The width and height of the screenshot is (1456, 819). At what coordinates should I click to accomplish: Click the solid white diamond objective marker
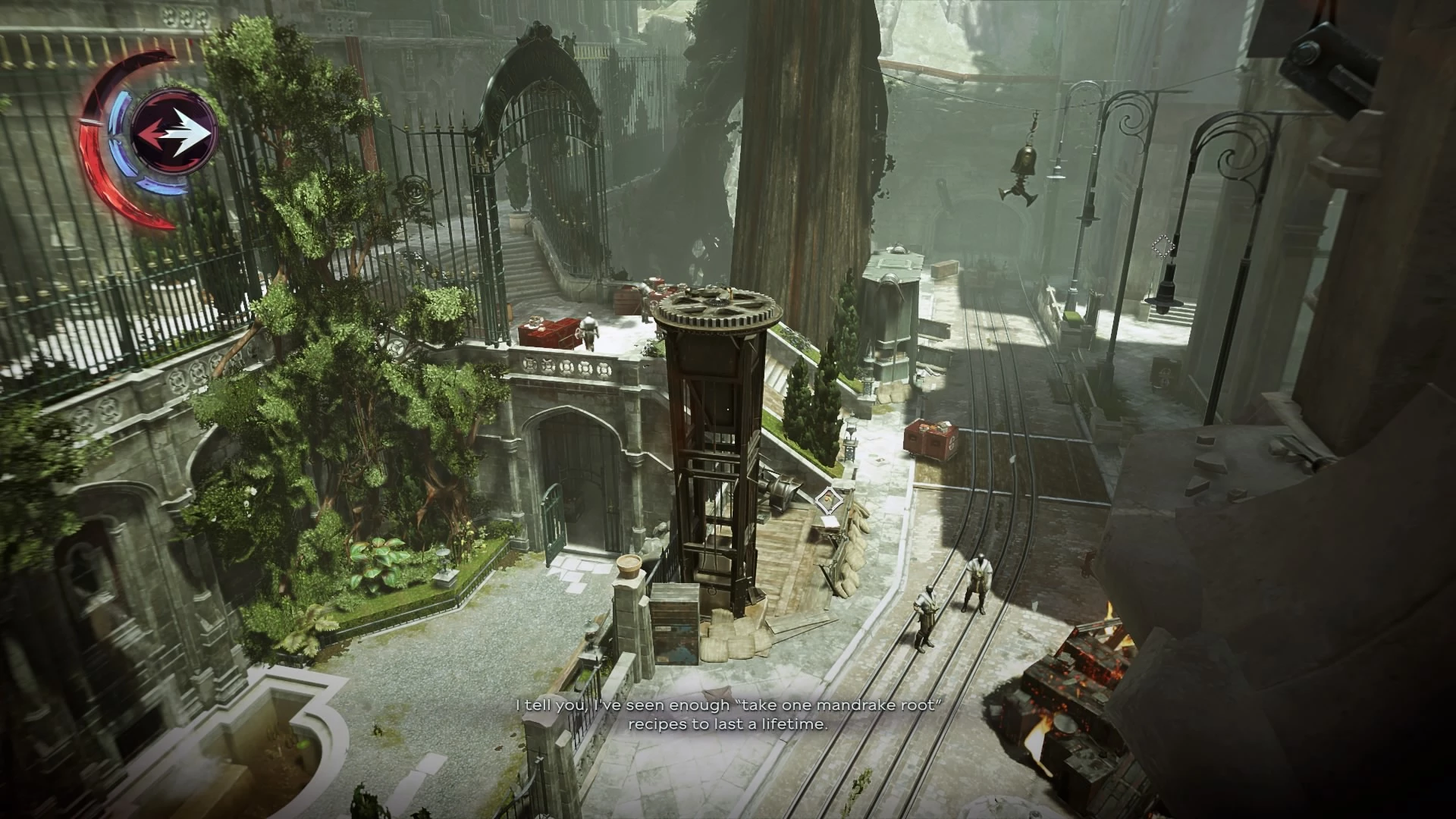tap(829, 499)
